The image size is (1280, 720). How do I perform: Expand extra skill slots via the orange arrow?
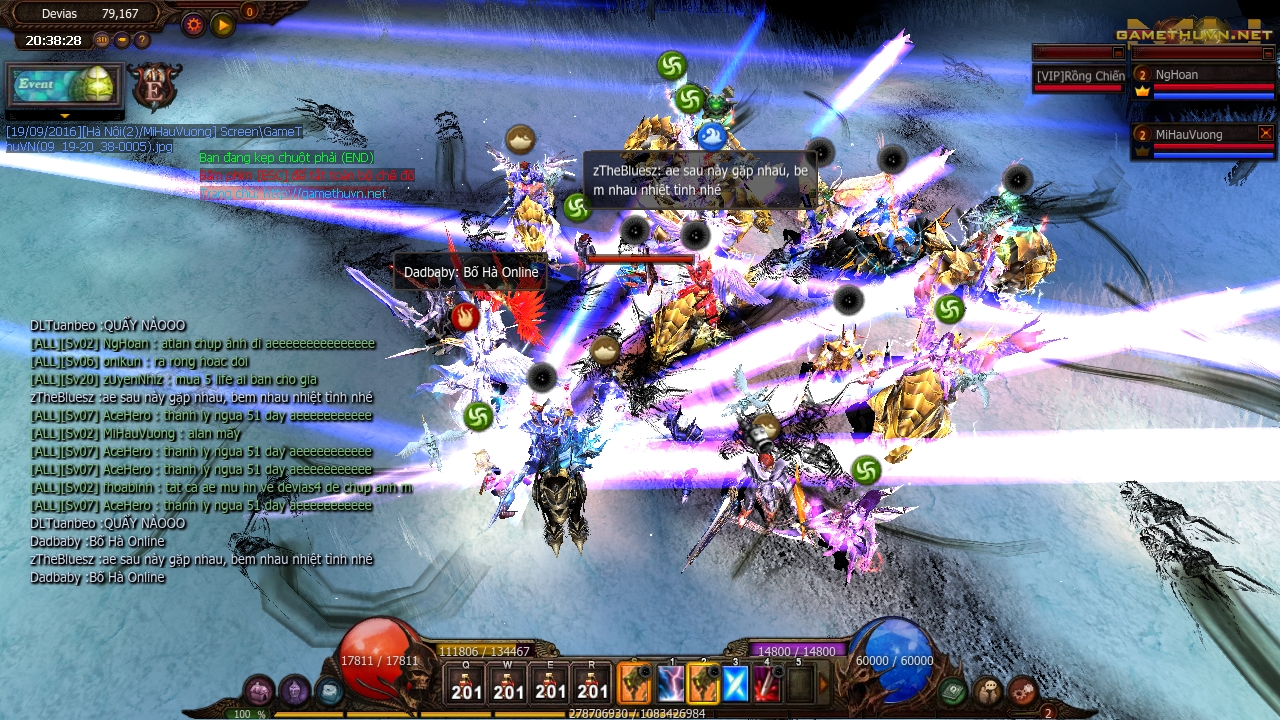(x=824, y=683)
